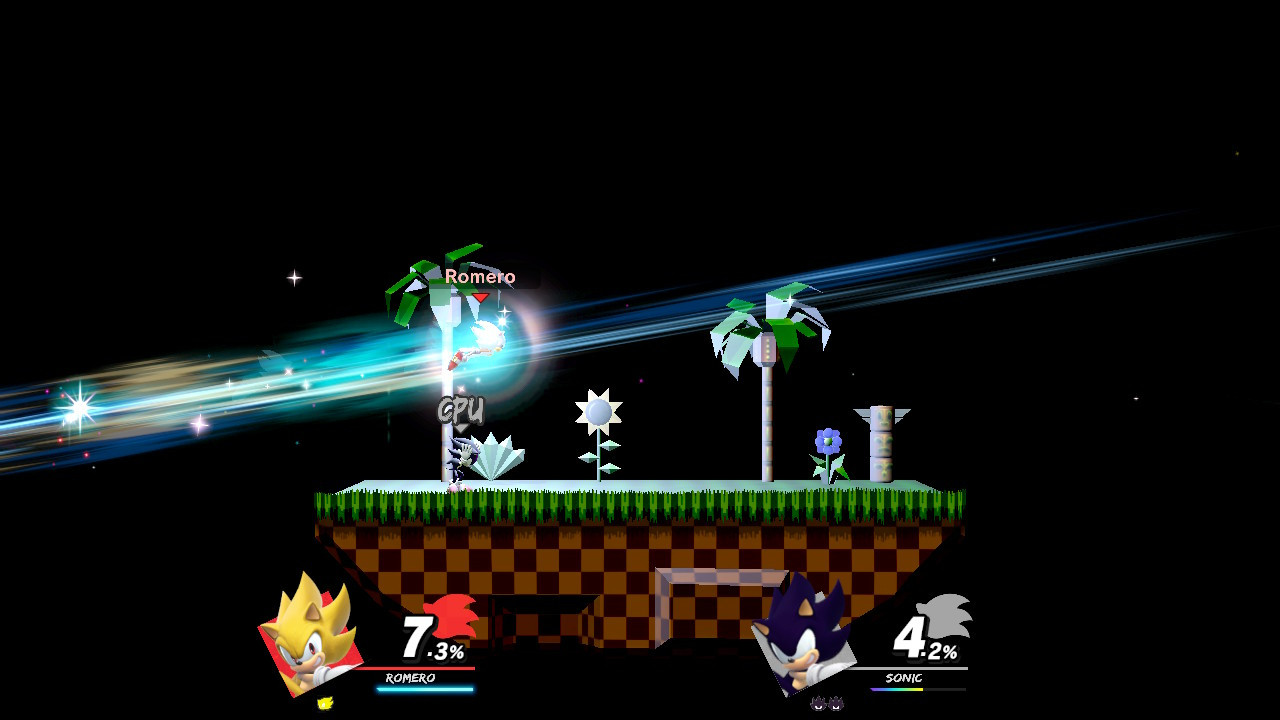Click the Romero player name tag

coord(481,276)
